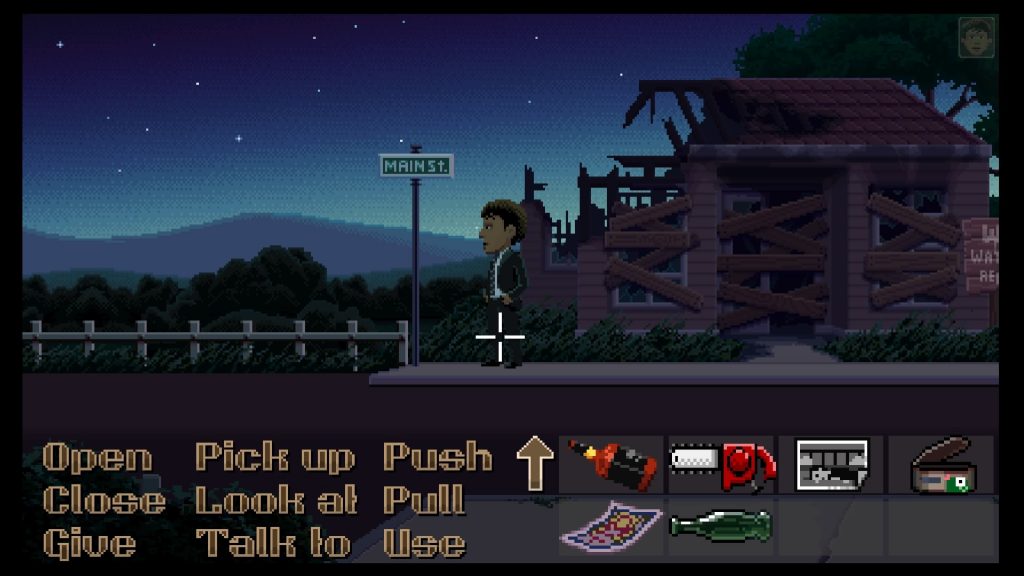
Task: Activate the Use verb
Action: [423, 543]
